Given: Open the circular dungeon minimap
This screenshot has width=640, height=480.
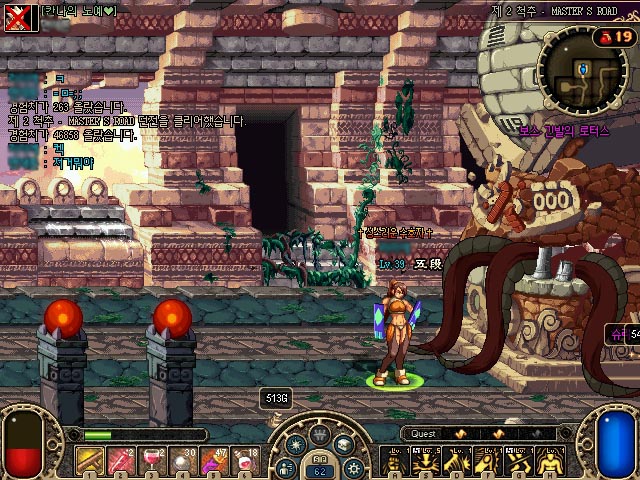Looking at the screenshot, I should (582, 67).
